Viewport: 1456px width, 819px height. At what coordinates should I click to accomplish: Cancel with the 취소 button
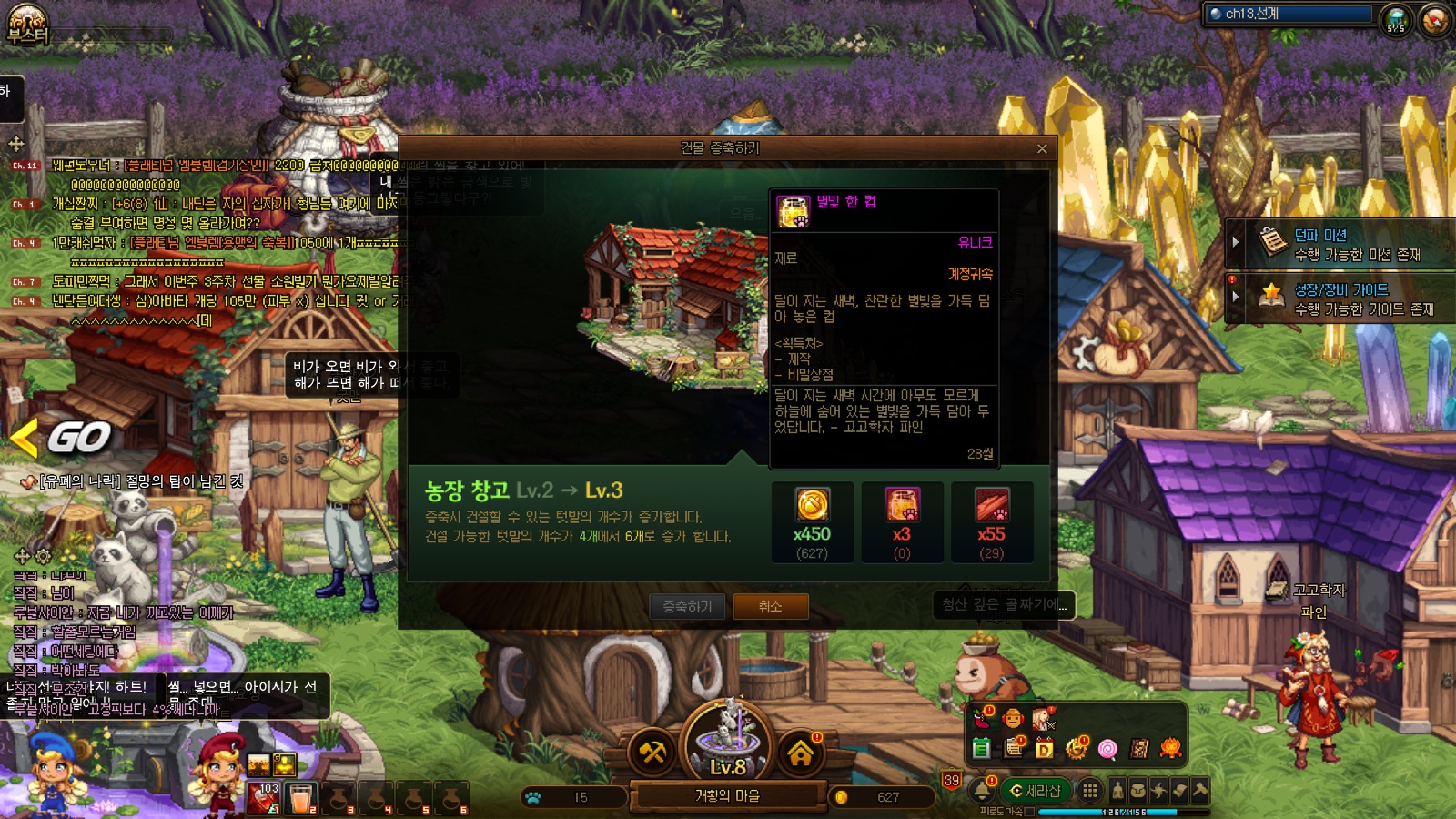770,606
